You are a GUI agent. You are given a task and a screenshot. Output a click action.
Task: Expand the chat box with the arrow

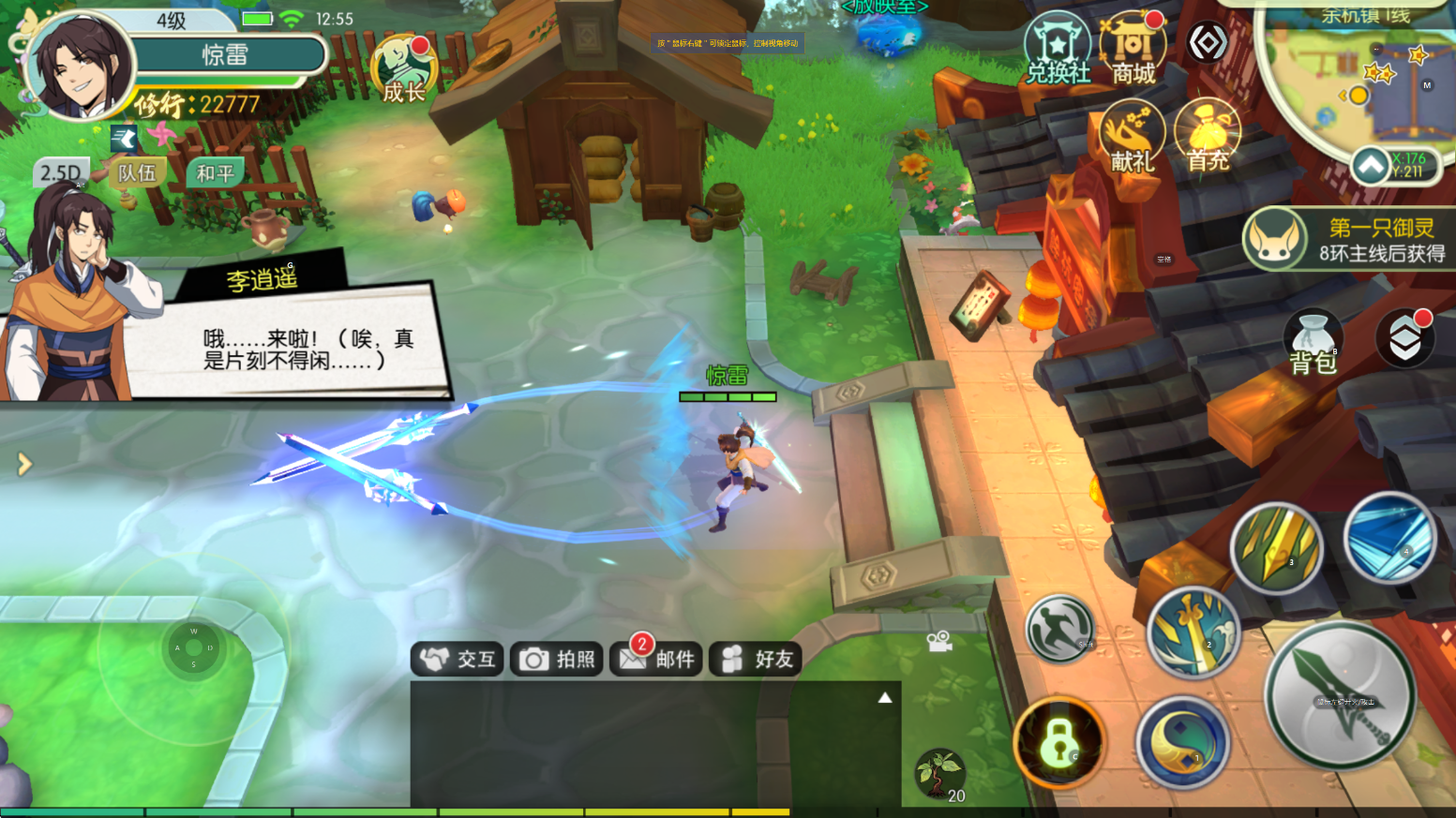[x=884, y=698]
